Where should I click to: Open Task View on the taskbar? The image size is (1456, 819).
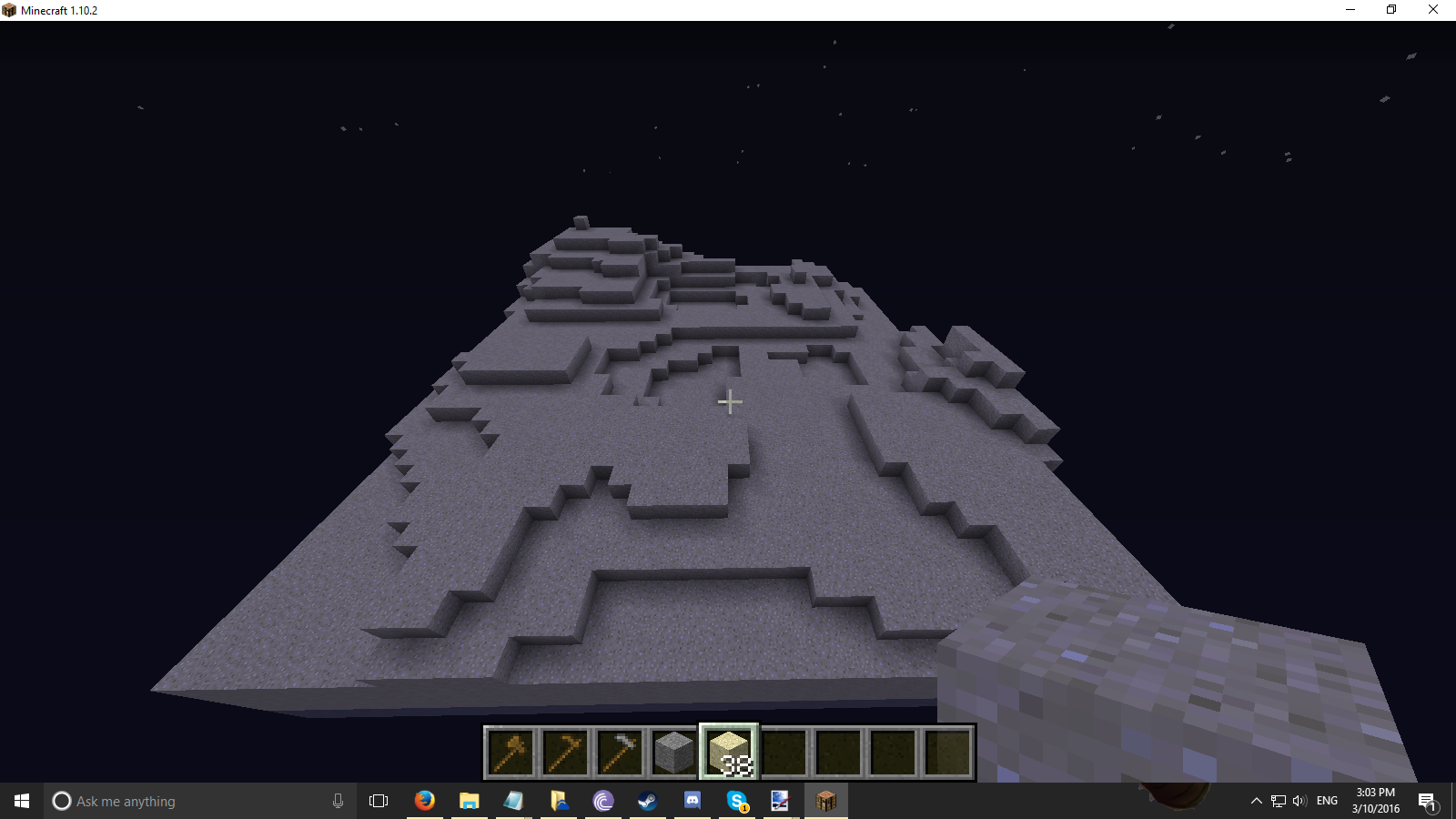(x=378, y=801)
